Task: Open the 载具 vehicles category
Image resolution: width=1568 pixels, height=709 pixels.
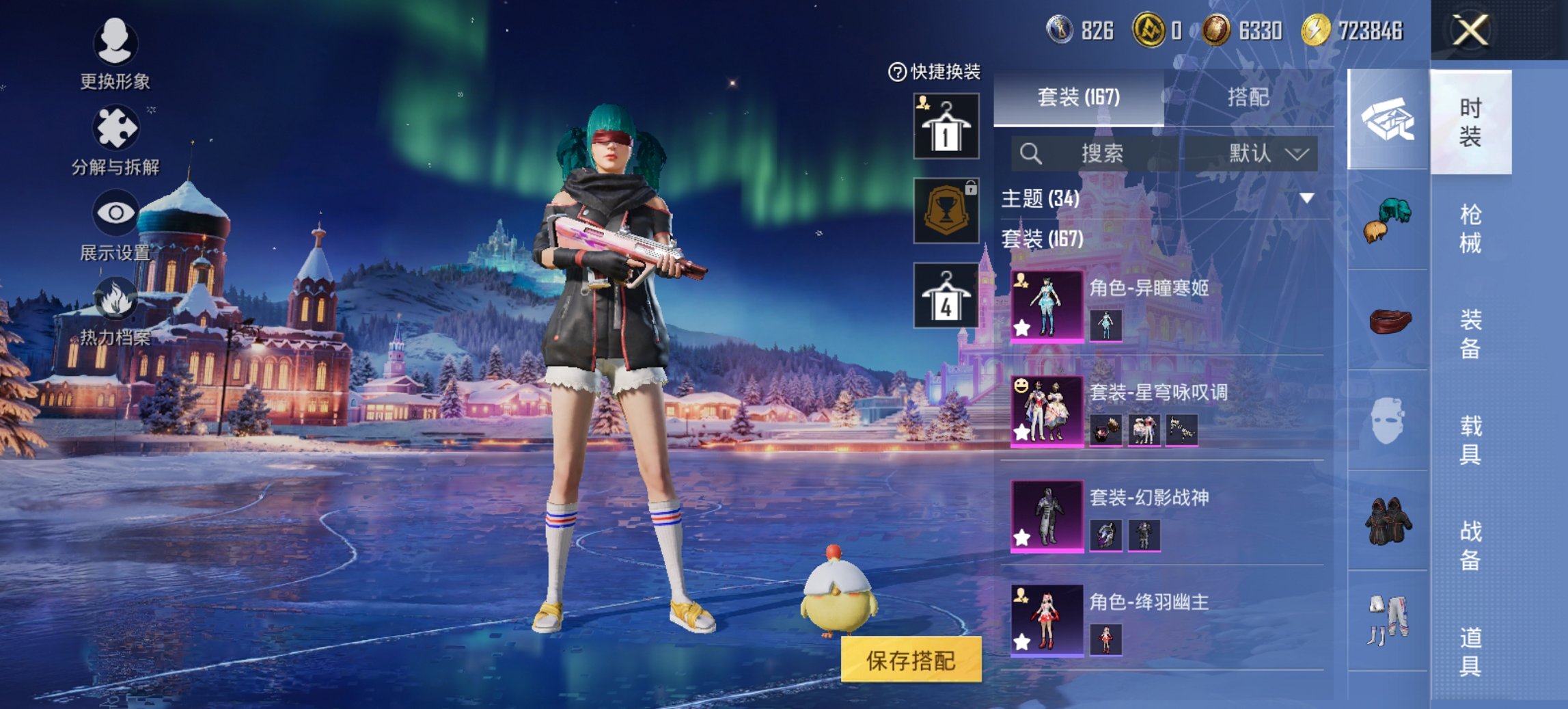Action: click(x=1470, y=440)
